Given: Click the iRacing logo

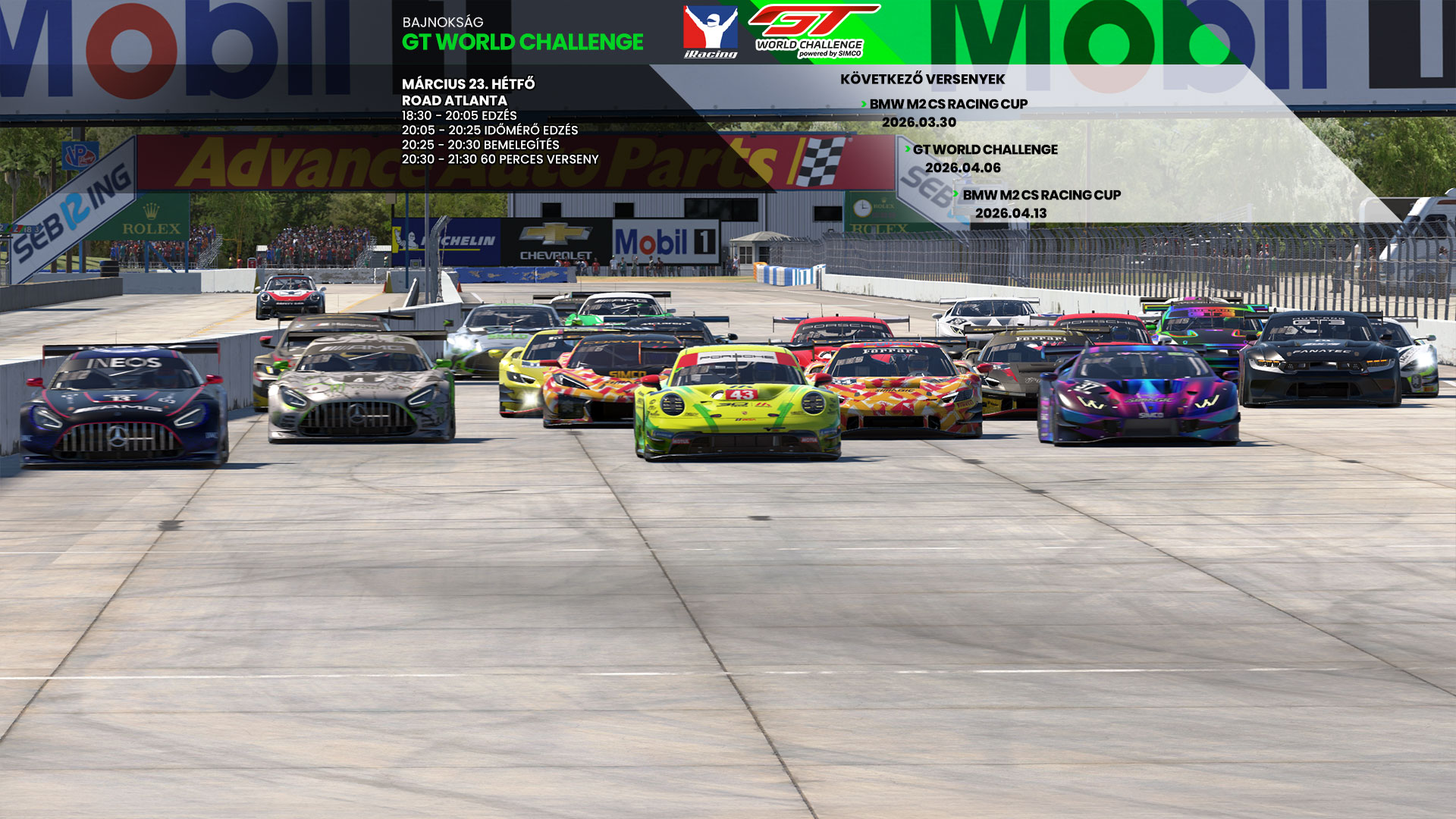Looking at the screenshot, I should click(x=710, y=32).
